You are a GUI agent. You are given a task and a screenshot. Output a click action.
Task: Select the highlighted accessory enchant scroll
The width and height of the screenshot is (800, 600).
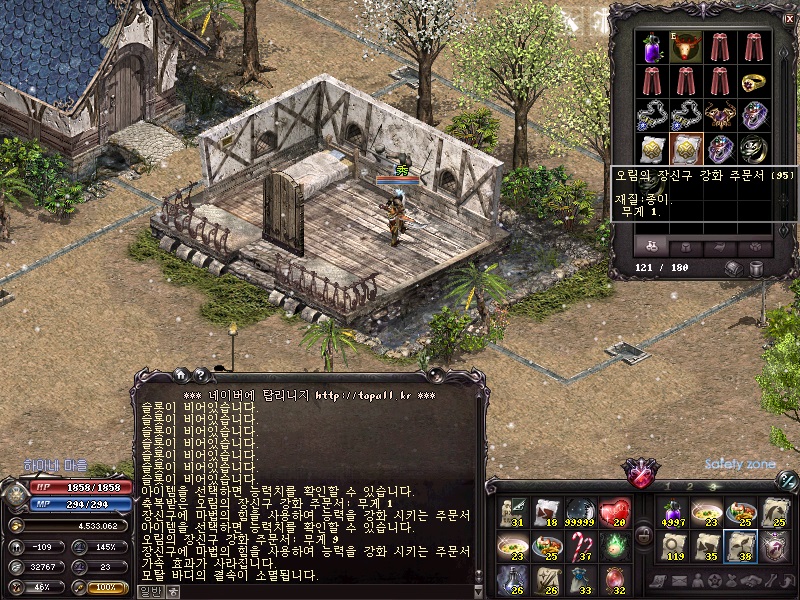(686, 148)
